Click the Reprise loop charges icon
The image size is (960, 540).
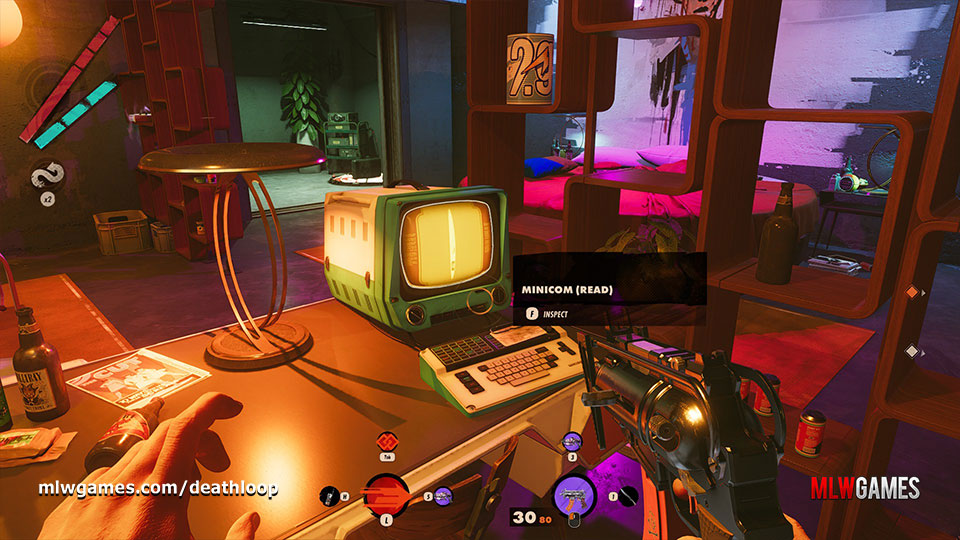pyautogui.click(x=48, y=175)
